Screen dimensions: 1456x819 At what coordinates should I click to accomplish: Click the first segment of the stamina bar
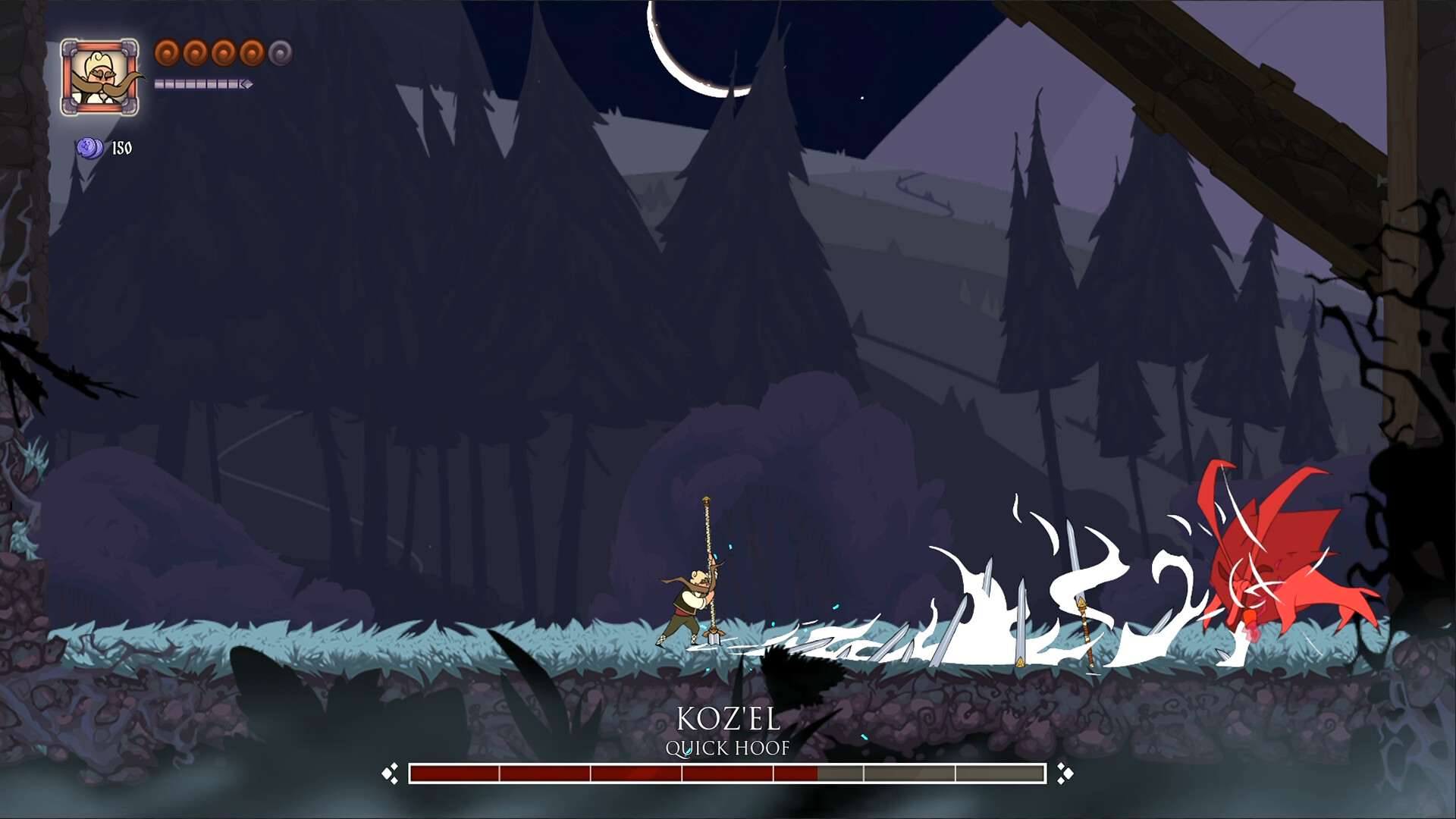coord(159,85)
